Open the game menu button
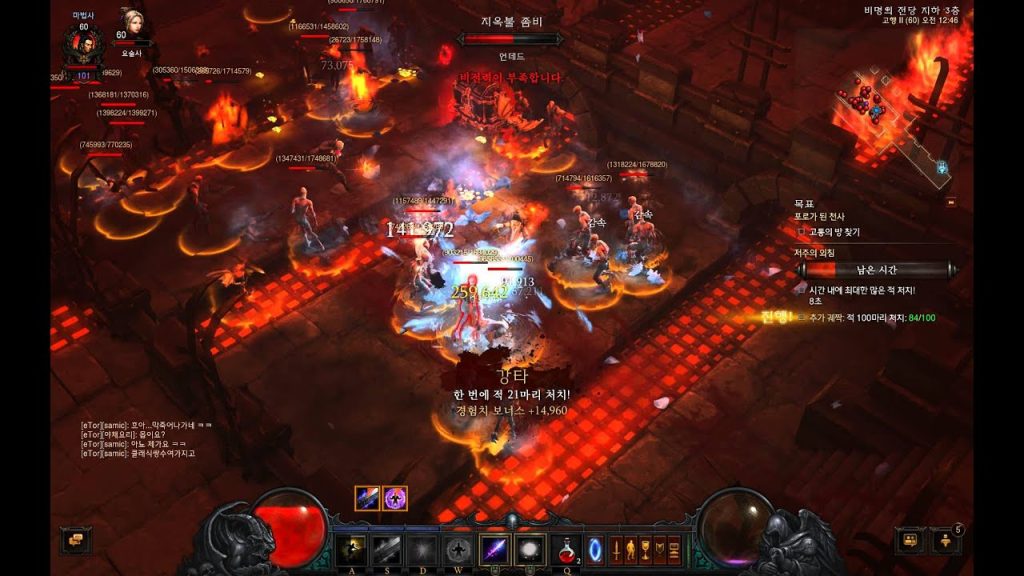Screen dimensions: 1024x576 coord(674,549)
